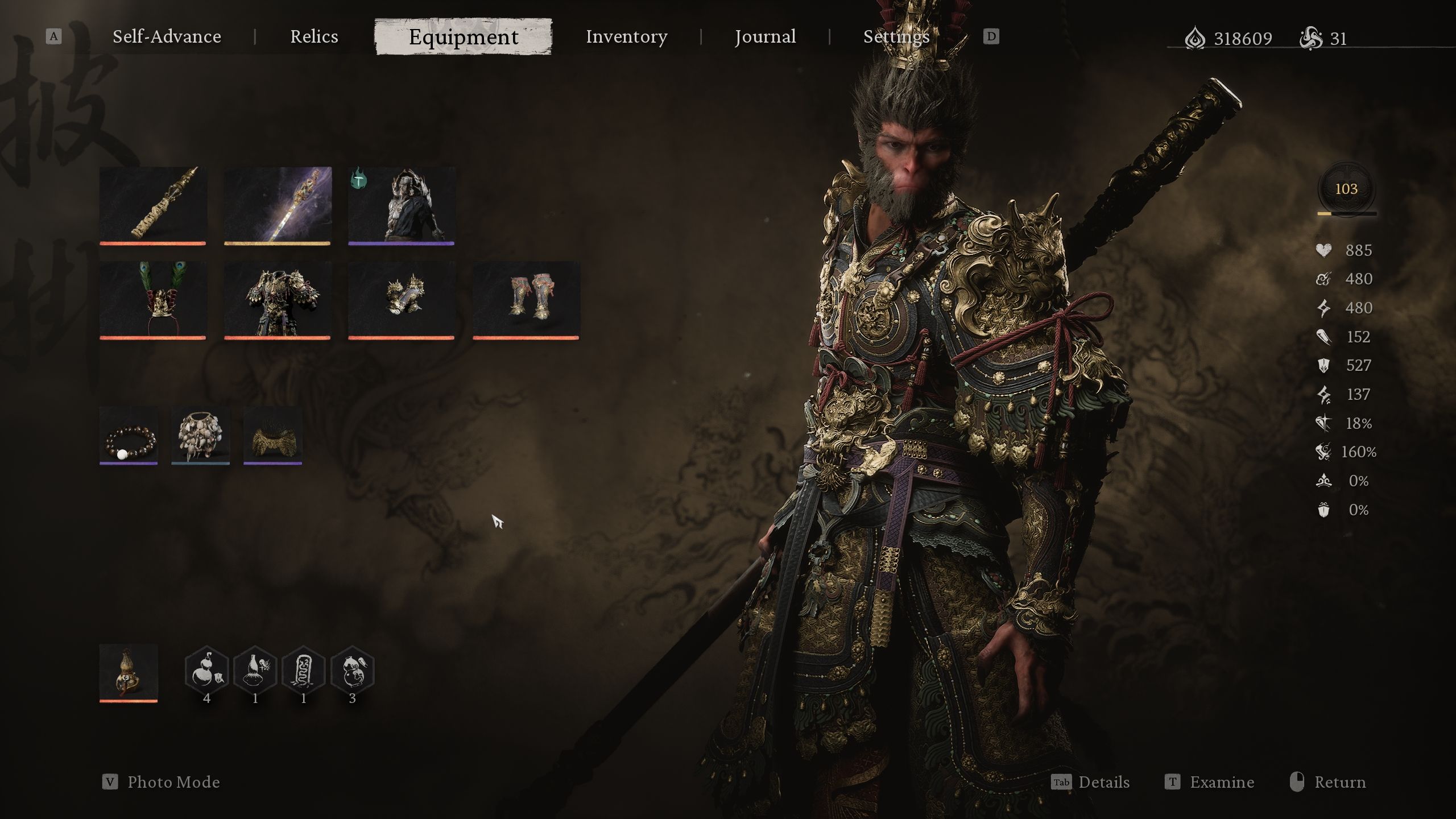
Task: Open the Journal tab
Action: (765, 36)
